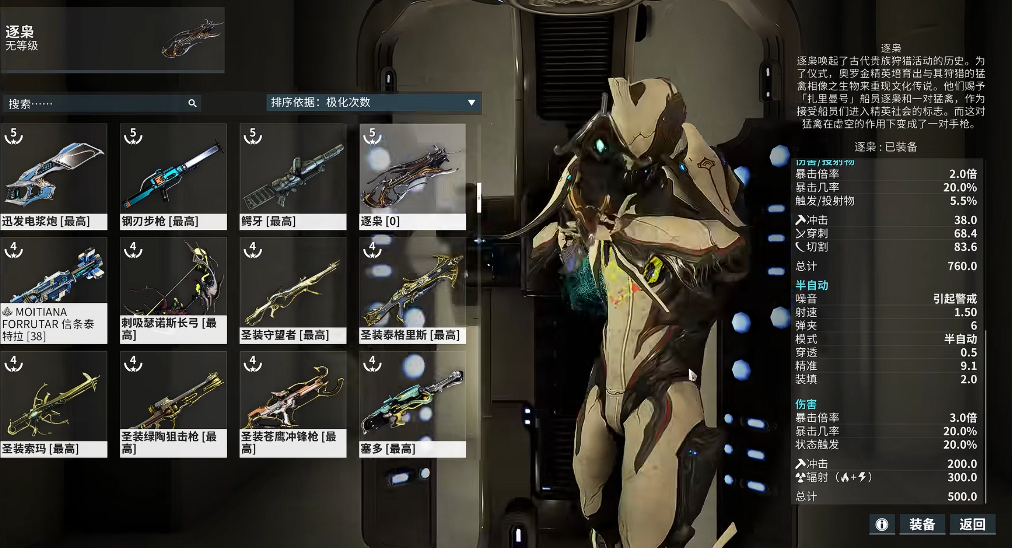Viewport: 1012px width, 548px height.
Task: Click the weapon search box
Action: [100, 103]
